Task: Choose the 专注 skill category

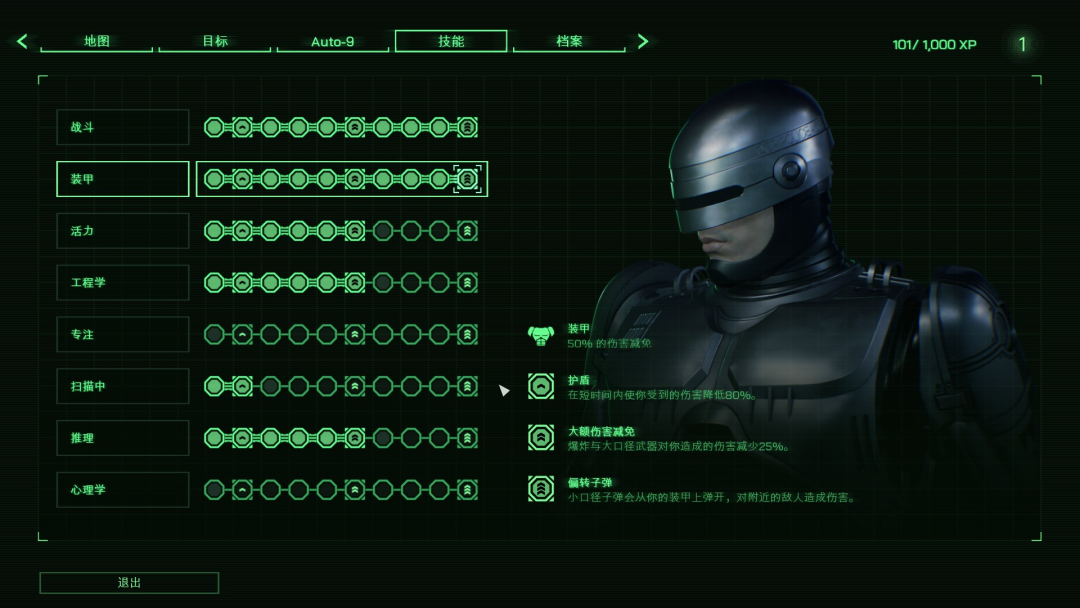Action: (123, 334)
